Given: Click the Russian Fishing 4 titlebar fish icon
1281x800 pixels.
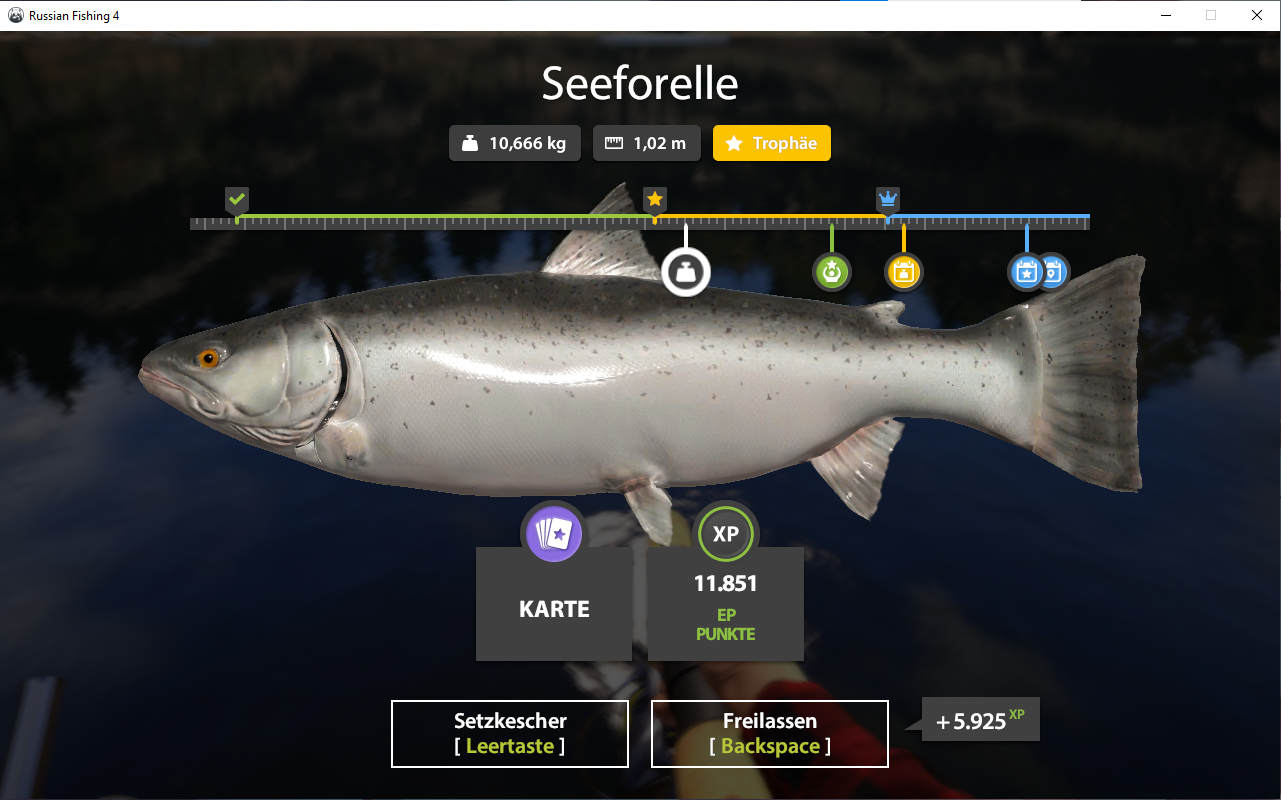Looking at the screenshot, I should point(14,15).
